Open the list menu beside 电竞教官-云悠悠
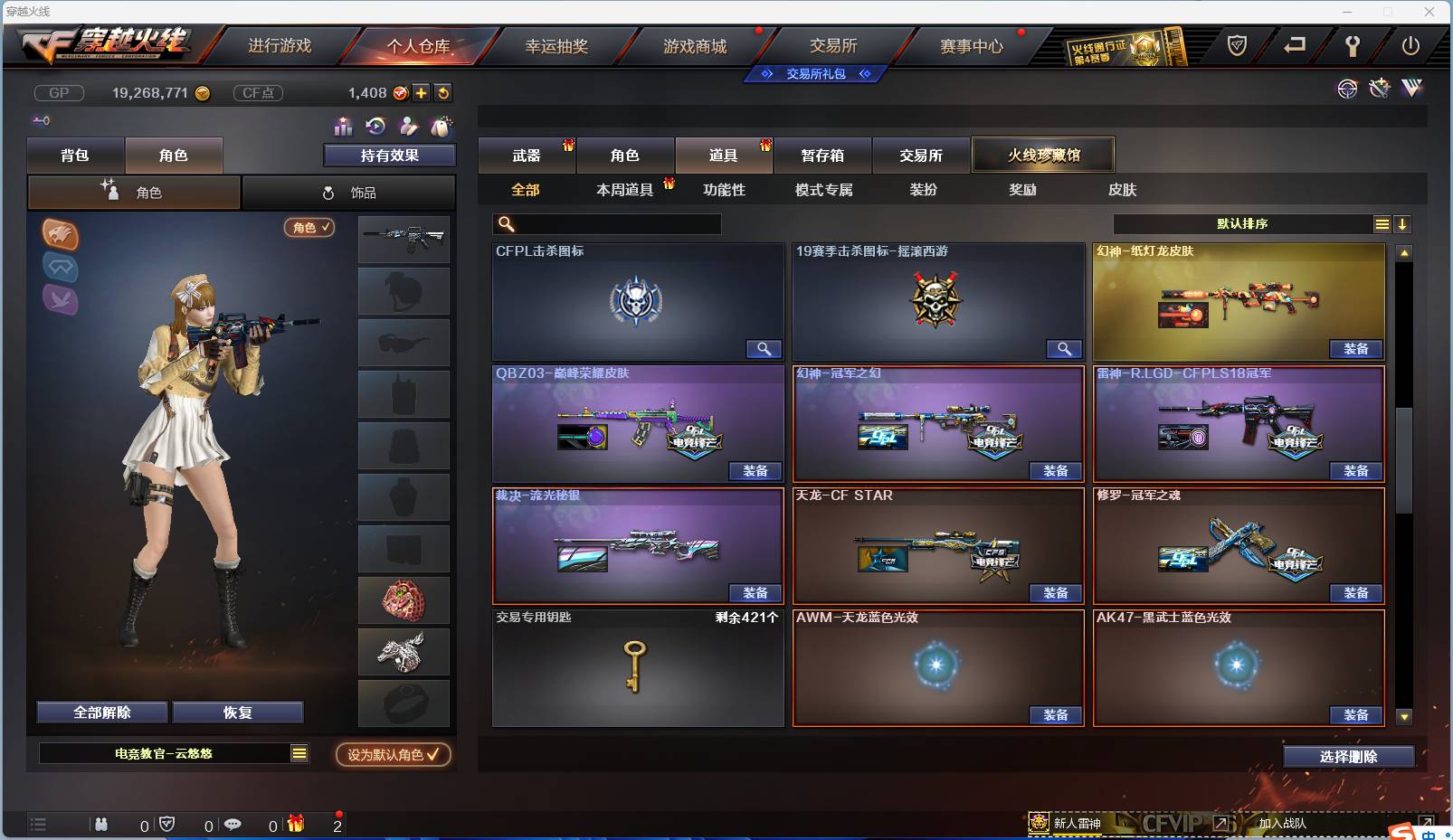 pos(299,752)
